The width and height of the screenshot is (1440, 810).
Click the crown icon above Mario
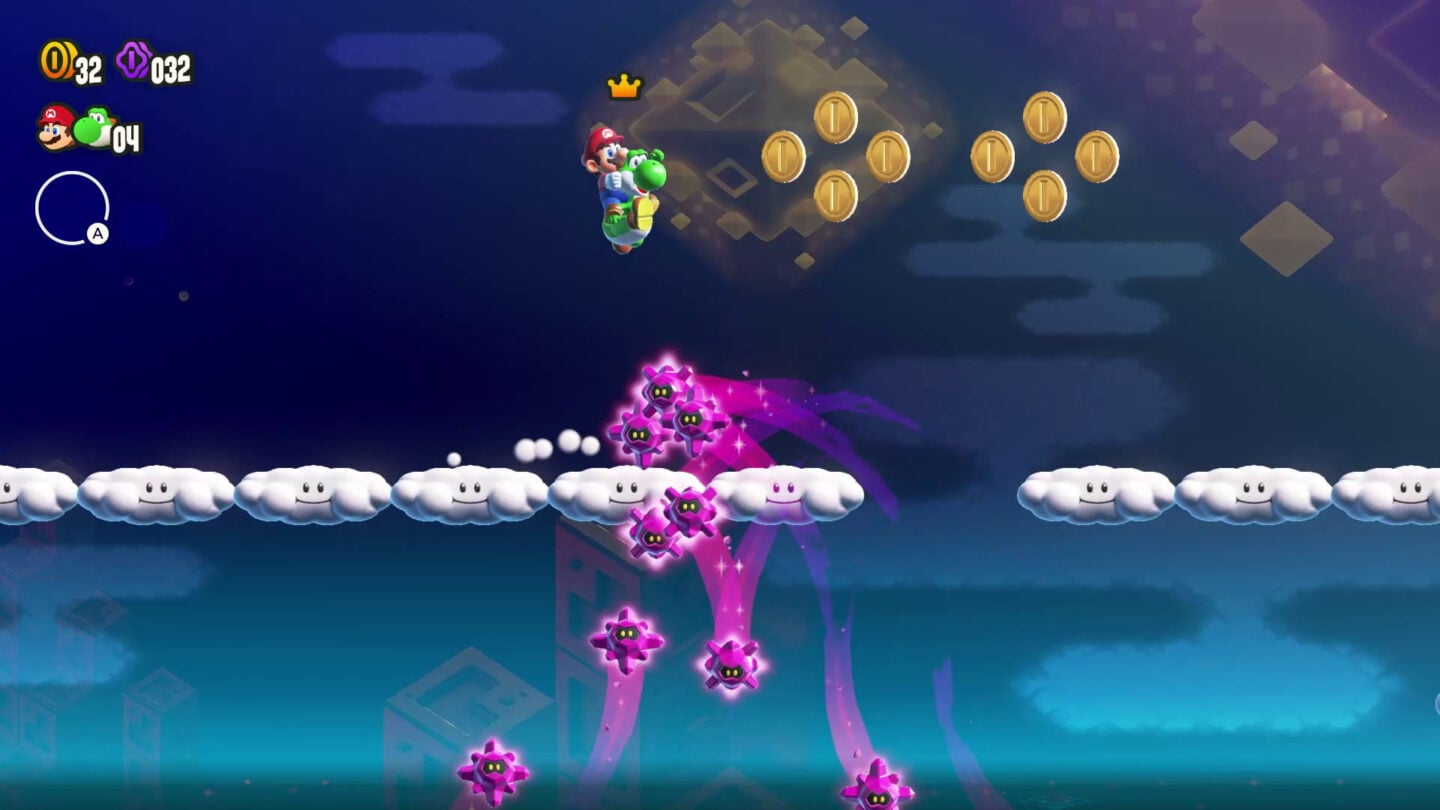(625, 87)
